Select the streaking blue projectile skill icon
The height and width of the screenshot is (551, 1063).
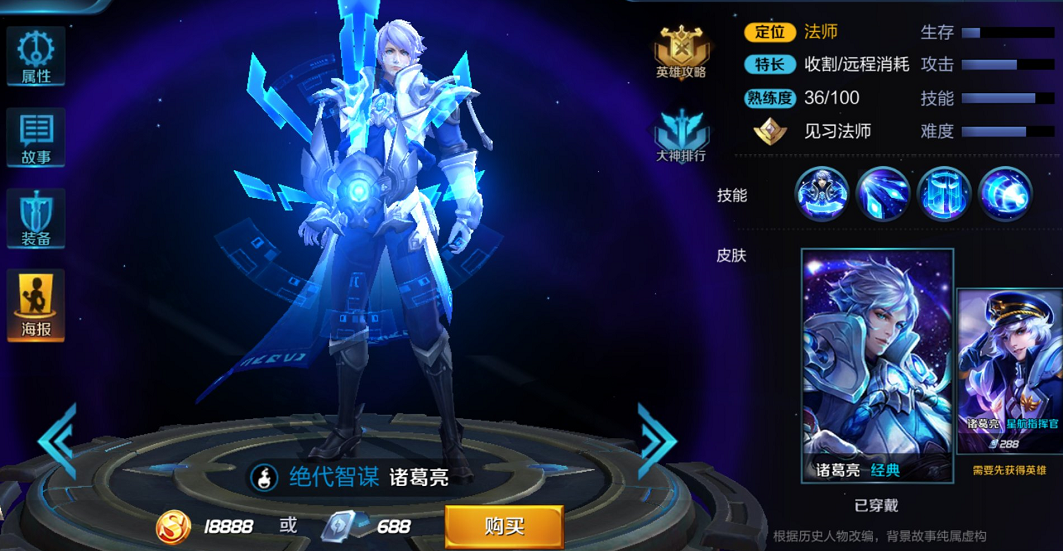click(x=883, y=194)
